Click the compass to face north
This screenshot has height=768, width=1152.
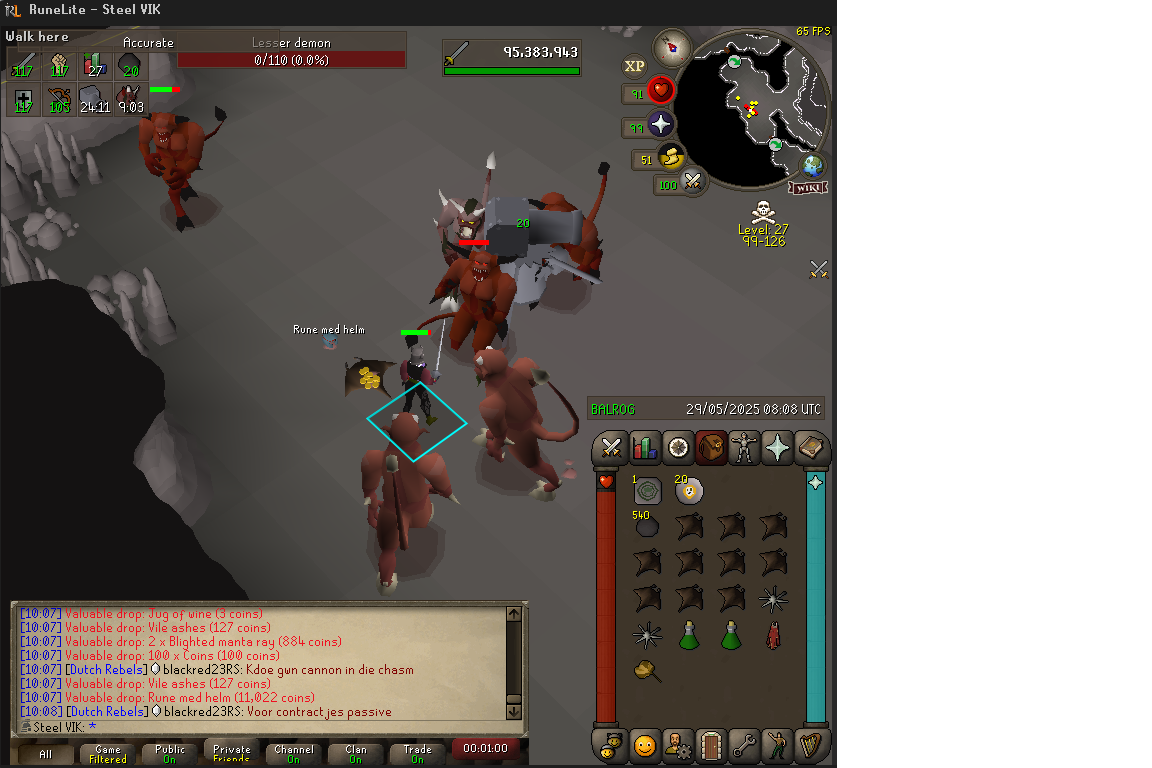[673, 47]
